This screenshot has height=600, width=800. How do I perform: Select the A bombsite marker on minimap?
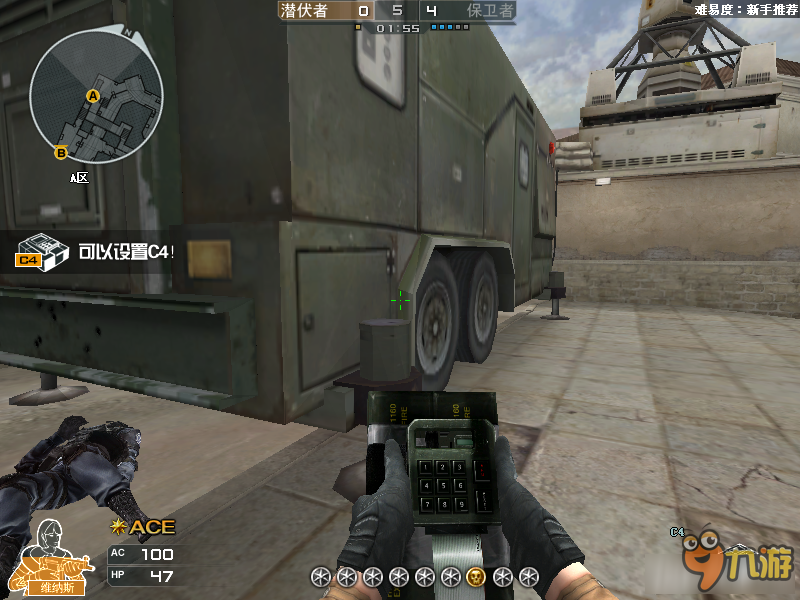[x=93, y=96]
